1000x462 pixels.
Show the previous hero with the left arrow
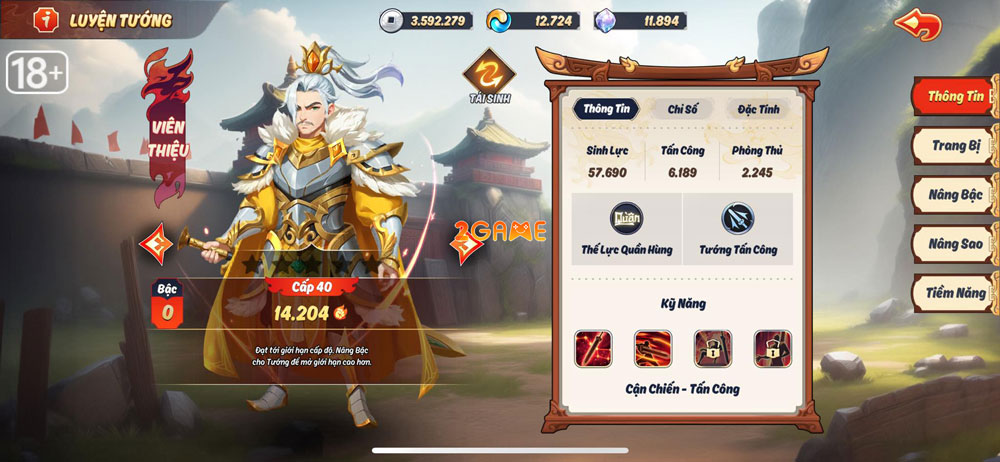(155, 243)
